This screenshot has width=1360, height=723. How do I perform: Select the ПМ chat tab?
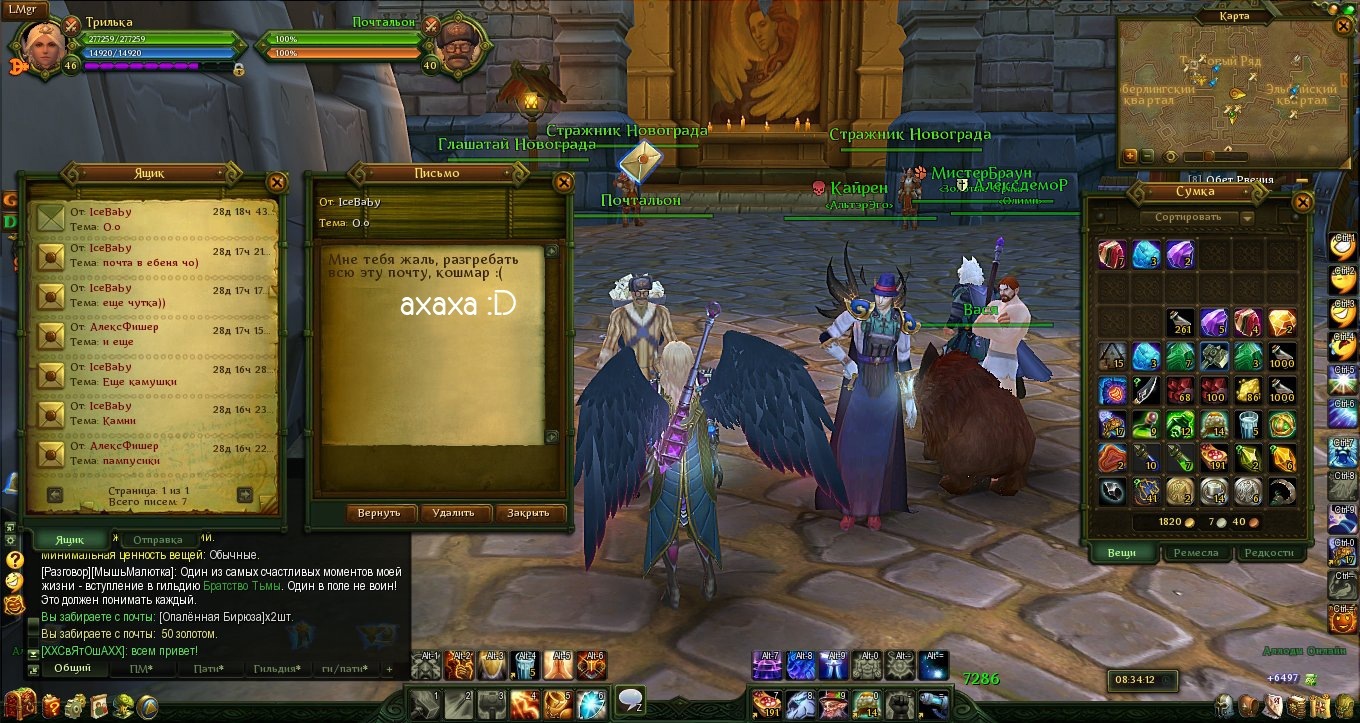coord(142,669)
